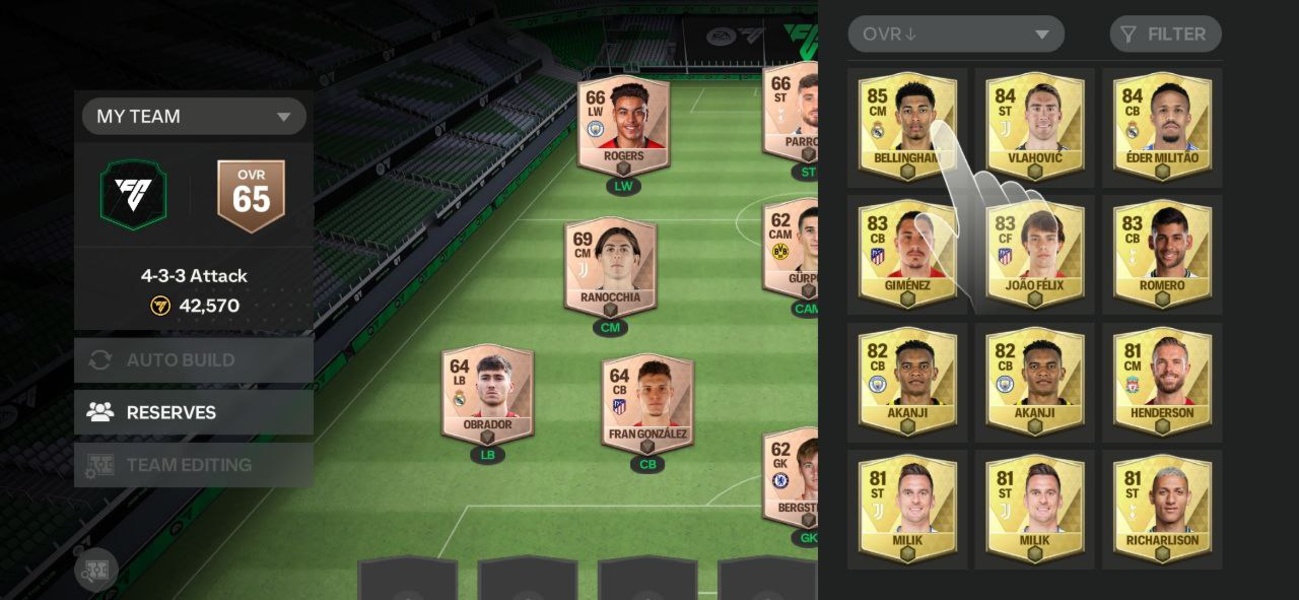Select Obrador LB card on pitch
The width and height of the screenshot is (1299, 600).
pos(487,394)
